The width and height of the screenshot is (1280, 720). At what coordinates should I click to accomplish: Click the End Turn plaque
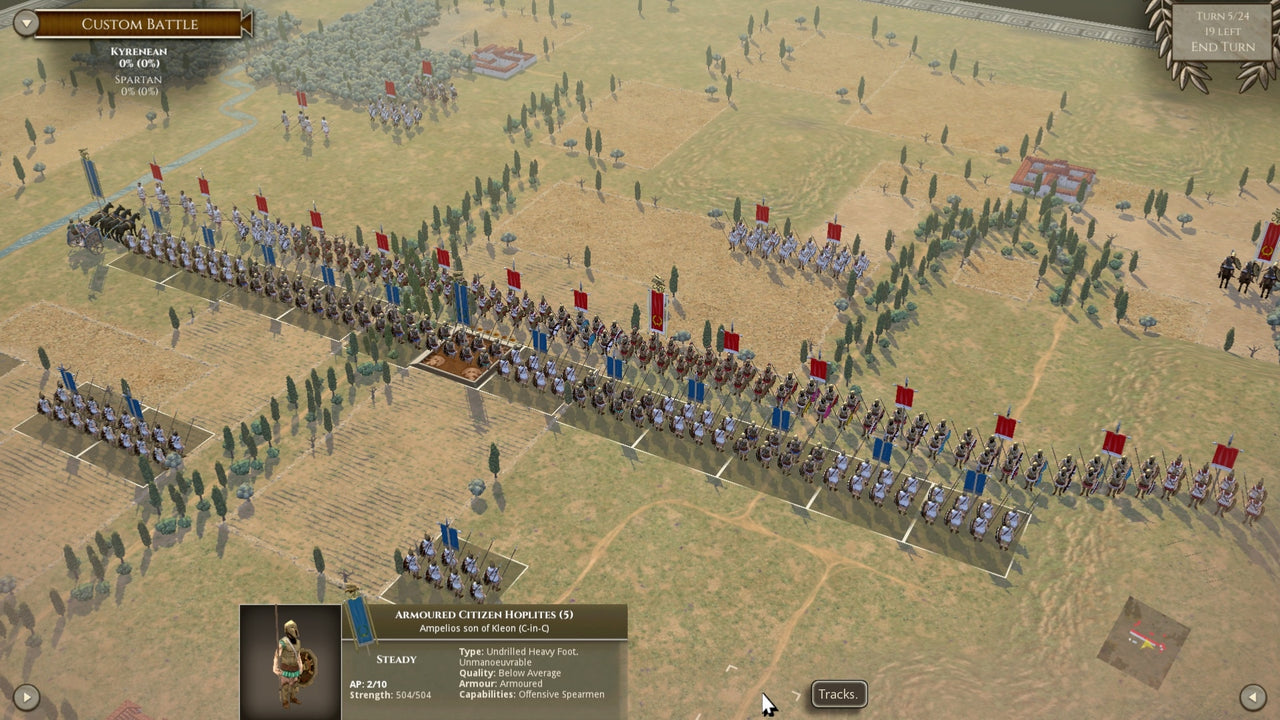[1224, 44]
